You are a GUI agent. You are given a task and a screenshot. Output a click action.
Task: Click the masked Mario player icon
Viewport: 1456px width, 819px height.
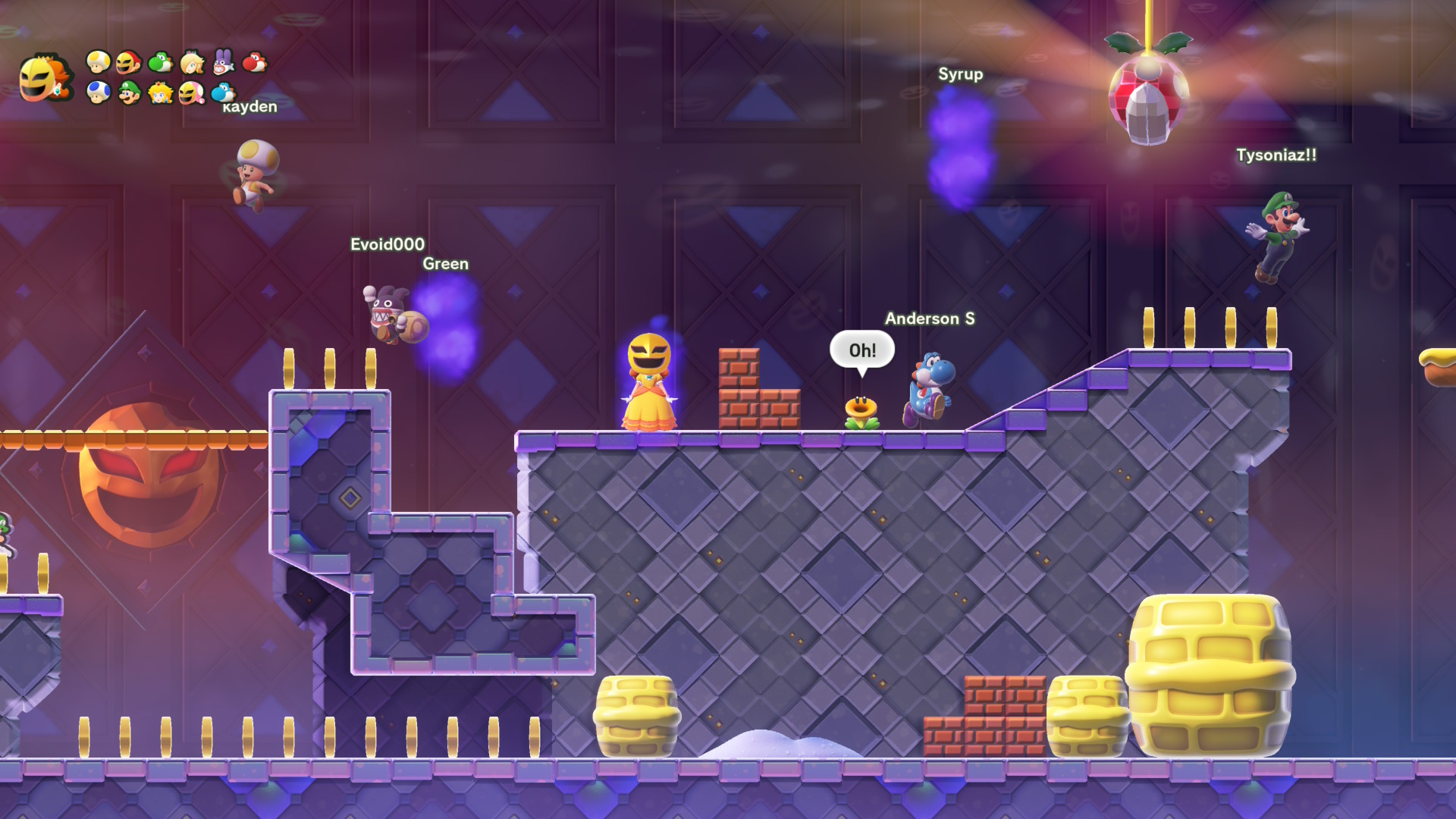(130, 61)
